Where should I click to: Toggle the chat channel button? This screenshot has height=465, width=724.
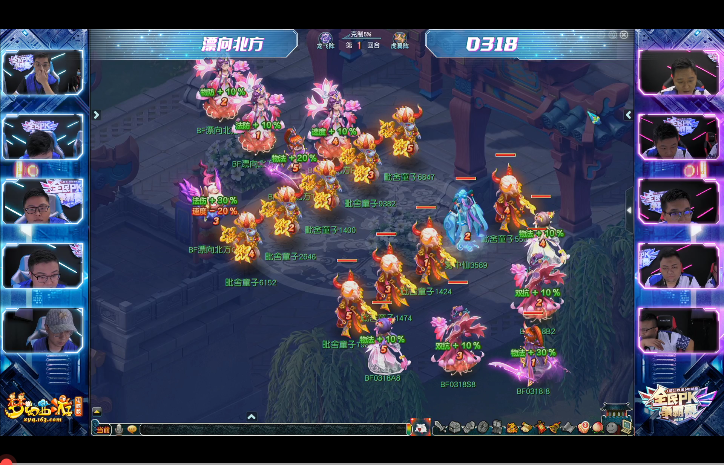click(x=100, y=429)
